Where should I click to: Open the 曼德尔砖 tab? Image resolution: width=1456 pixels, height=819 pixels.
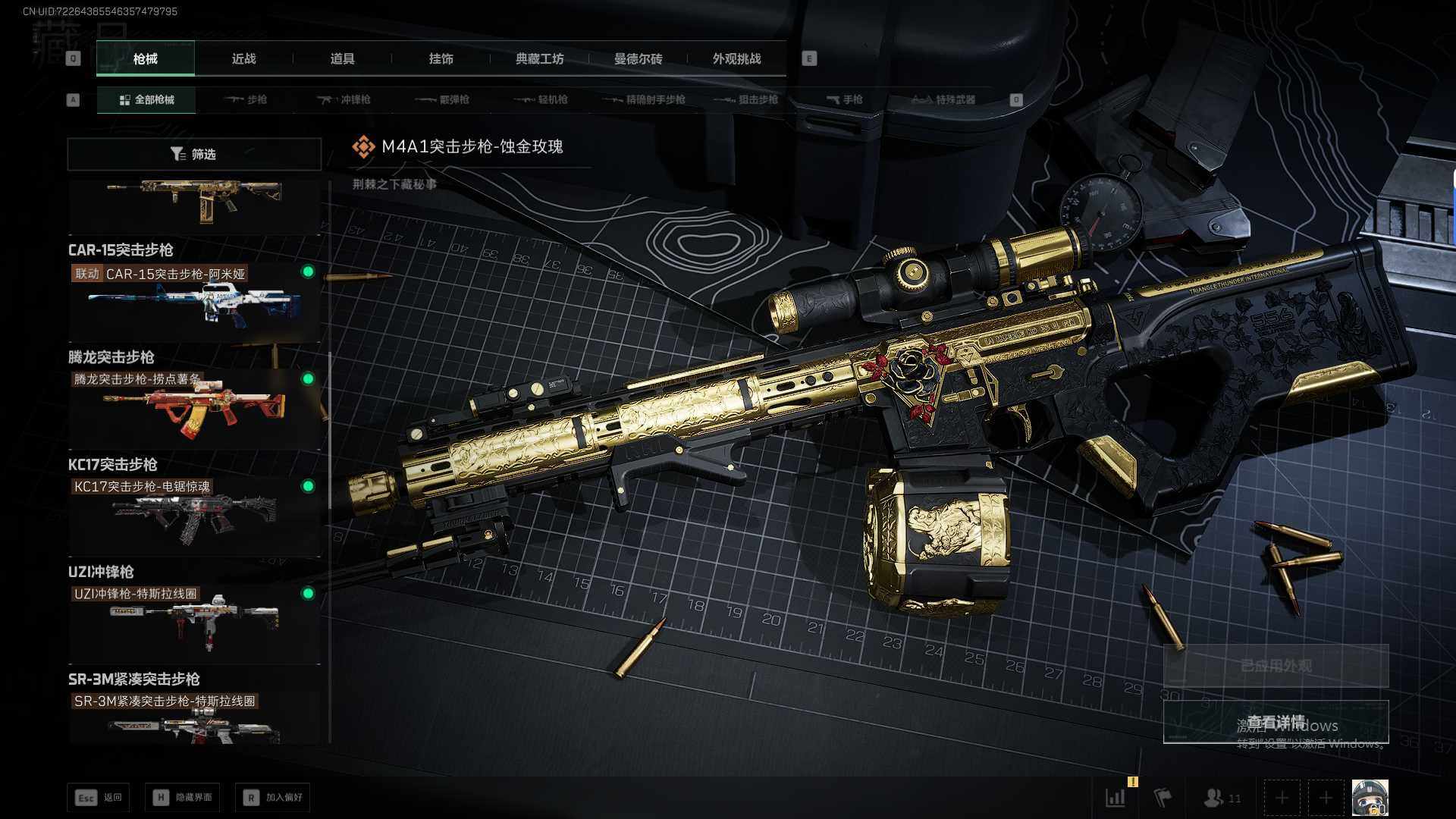click(638, 58)
